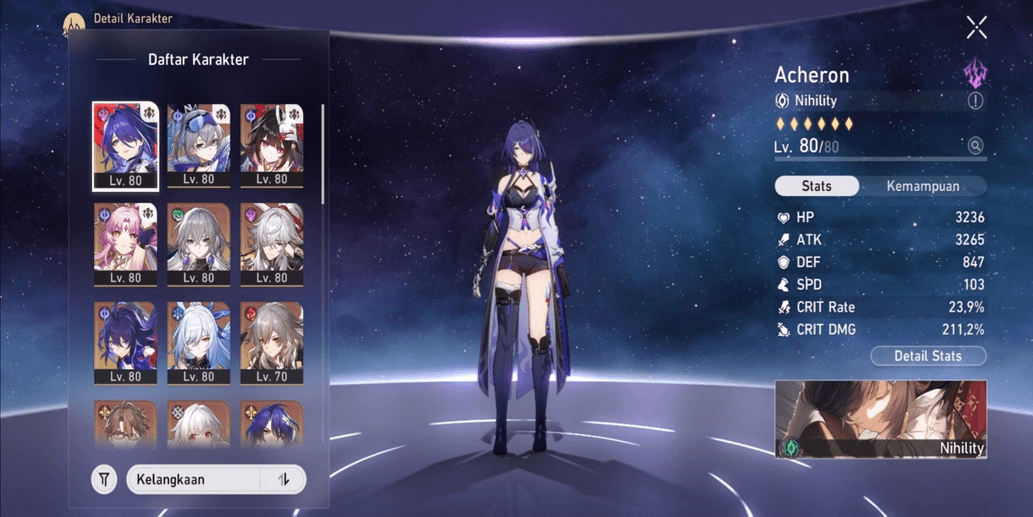Close the character detail screen
The image size is (1033, 517).
click(976, 28)
